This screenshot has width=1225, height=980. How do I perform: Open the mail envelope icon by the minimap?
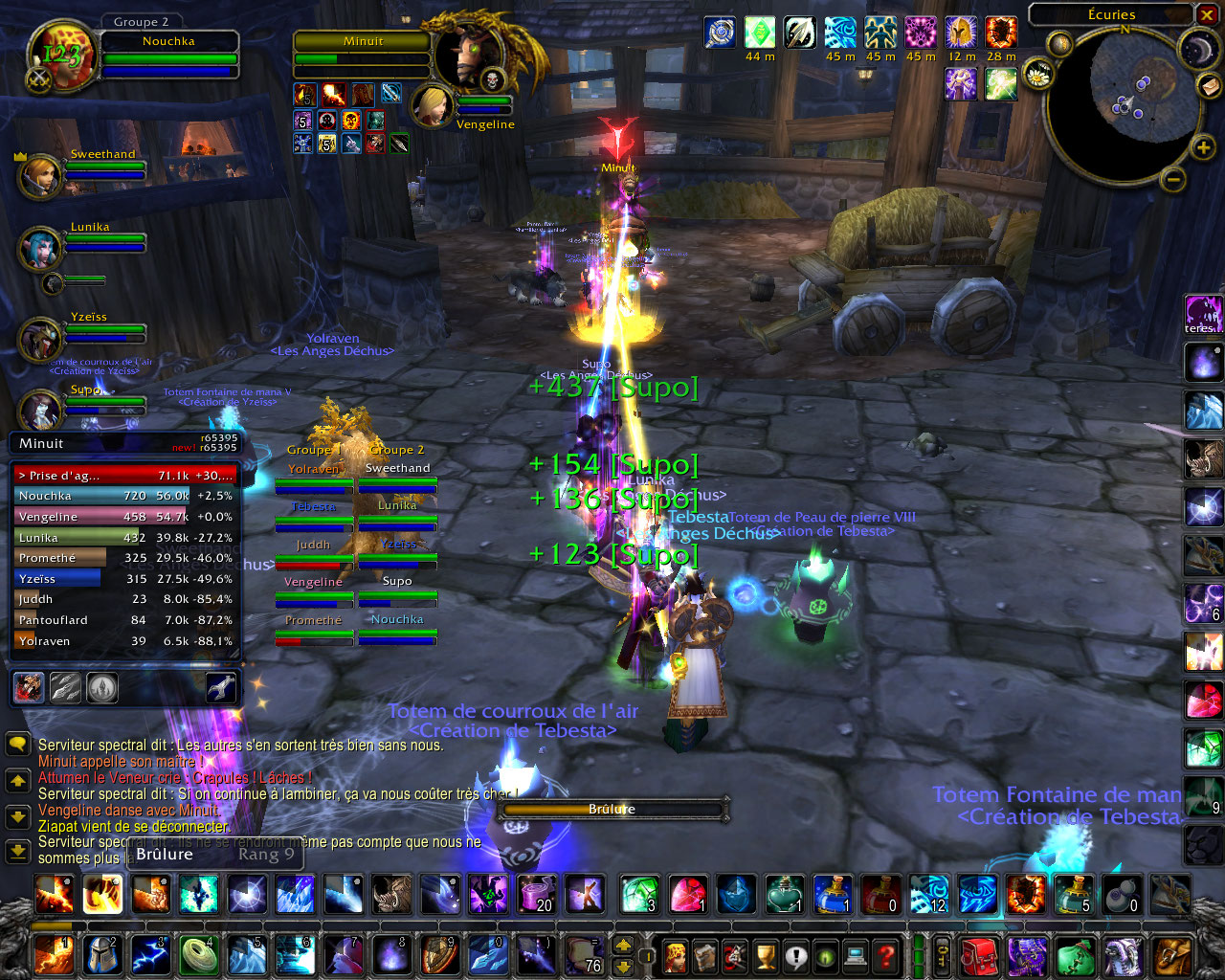click(1209, 87)
